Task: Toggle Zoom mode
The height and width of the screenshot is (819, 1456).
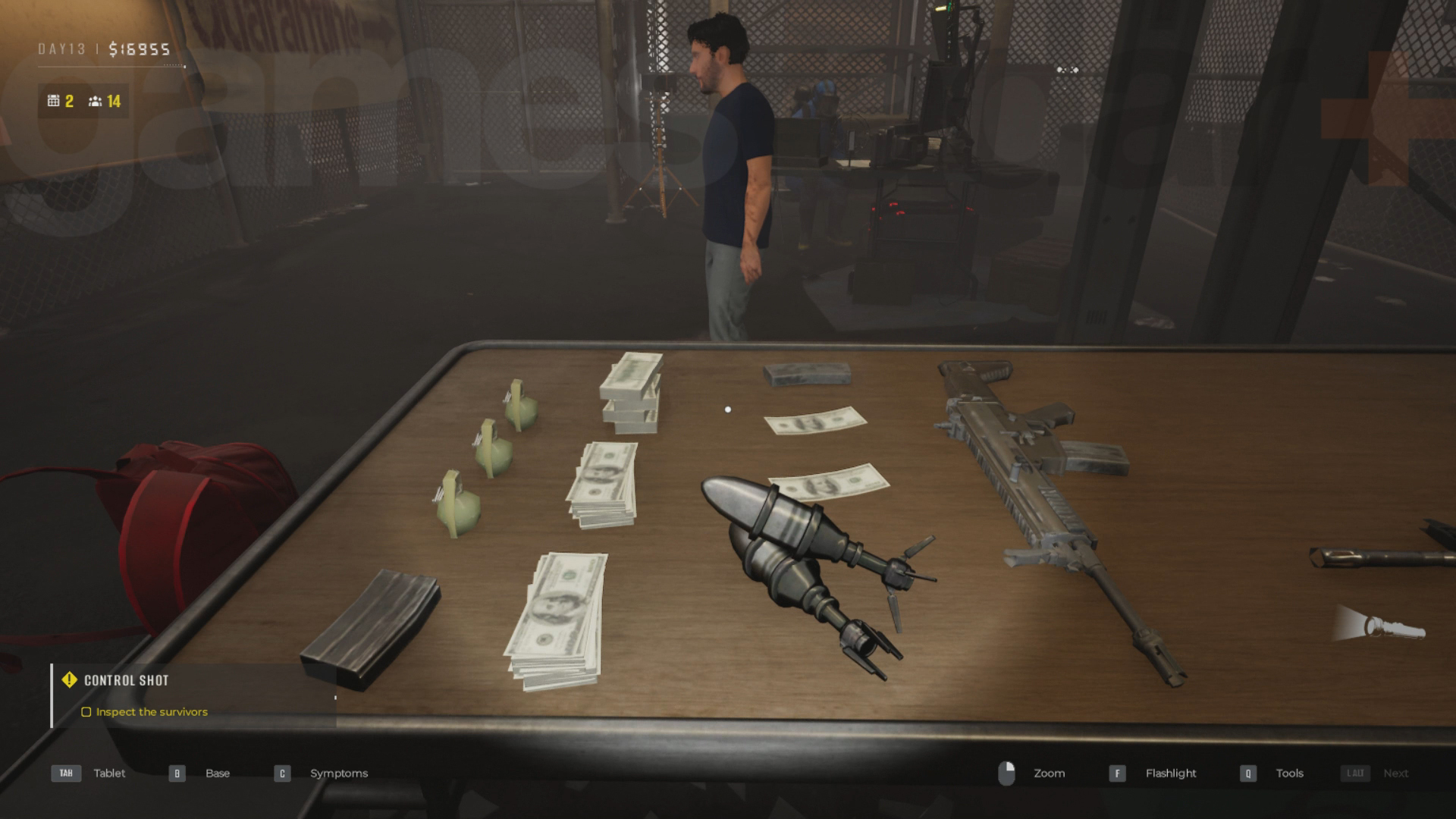Action: tap(1050, 773)
